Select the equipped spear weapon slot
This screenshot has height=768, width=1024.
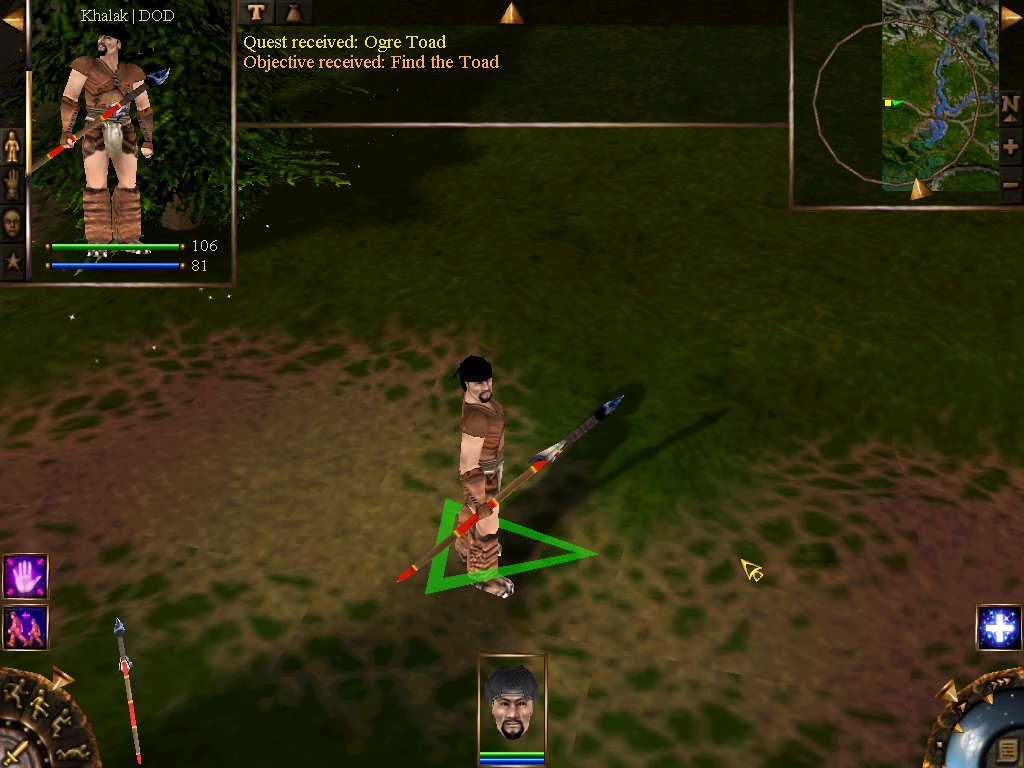pos(126,690)
